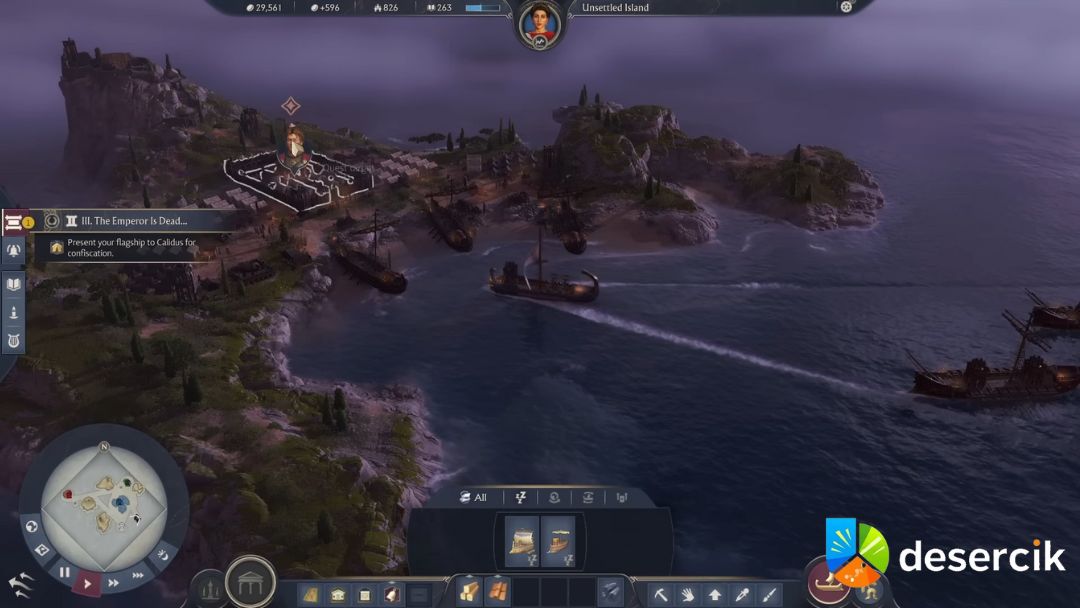Open the temple building menu button
Screen dimensions: 1080x608
coord(250,582)
